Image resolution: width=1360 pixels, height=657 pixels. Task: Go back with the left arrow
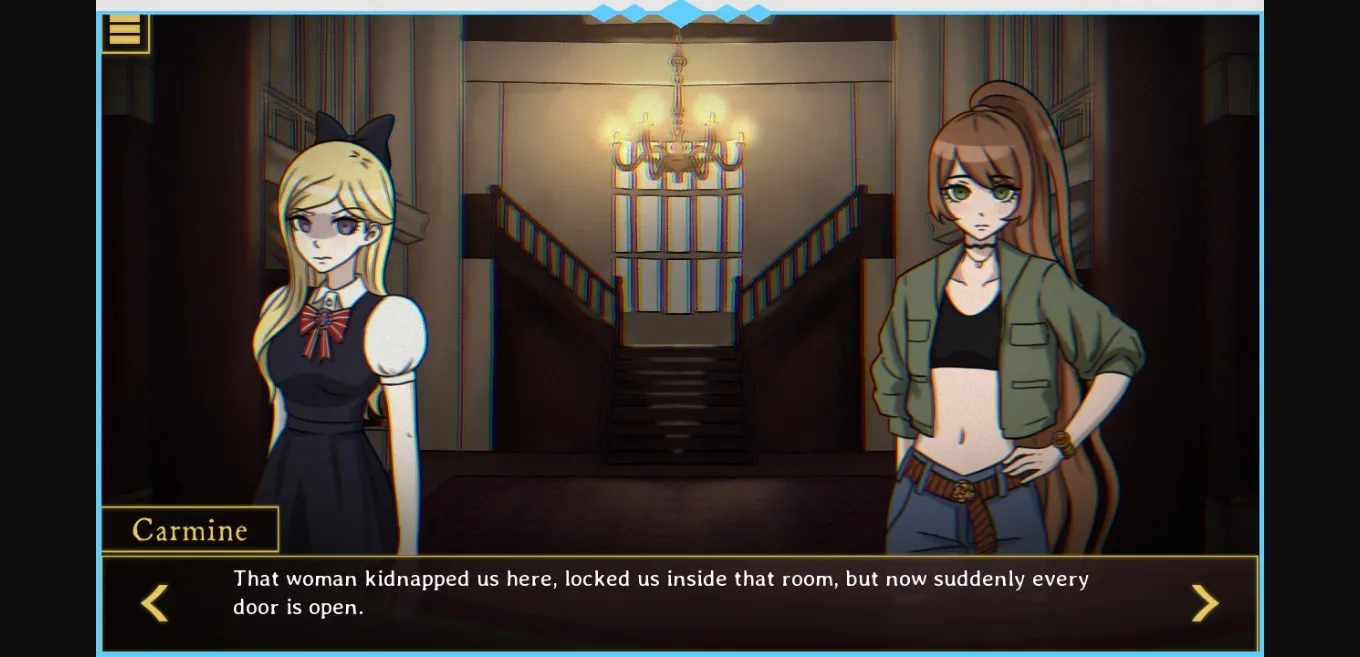pyautogui.click(x=154, y=603)
